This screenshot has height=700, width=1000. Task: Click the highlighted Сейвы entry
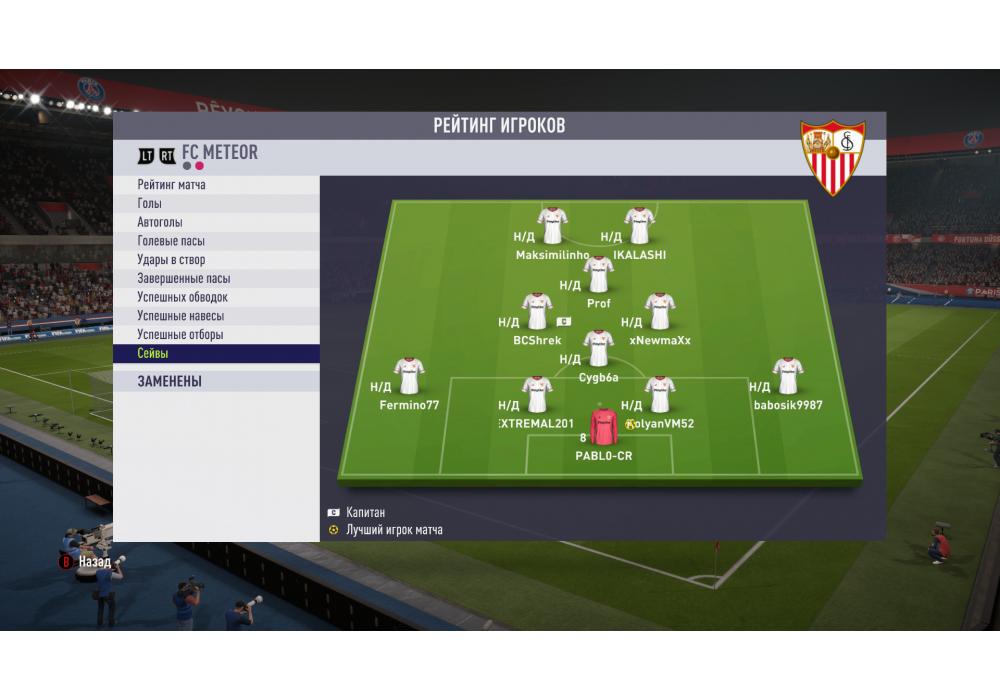coord(216,354)
